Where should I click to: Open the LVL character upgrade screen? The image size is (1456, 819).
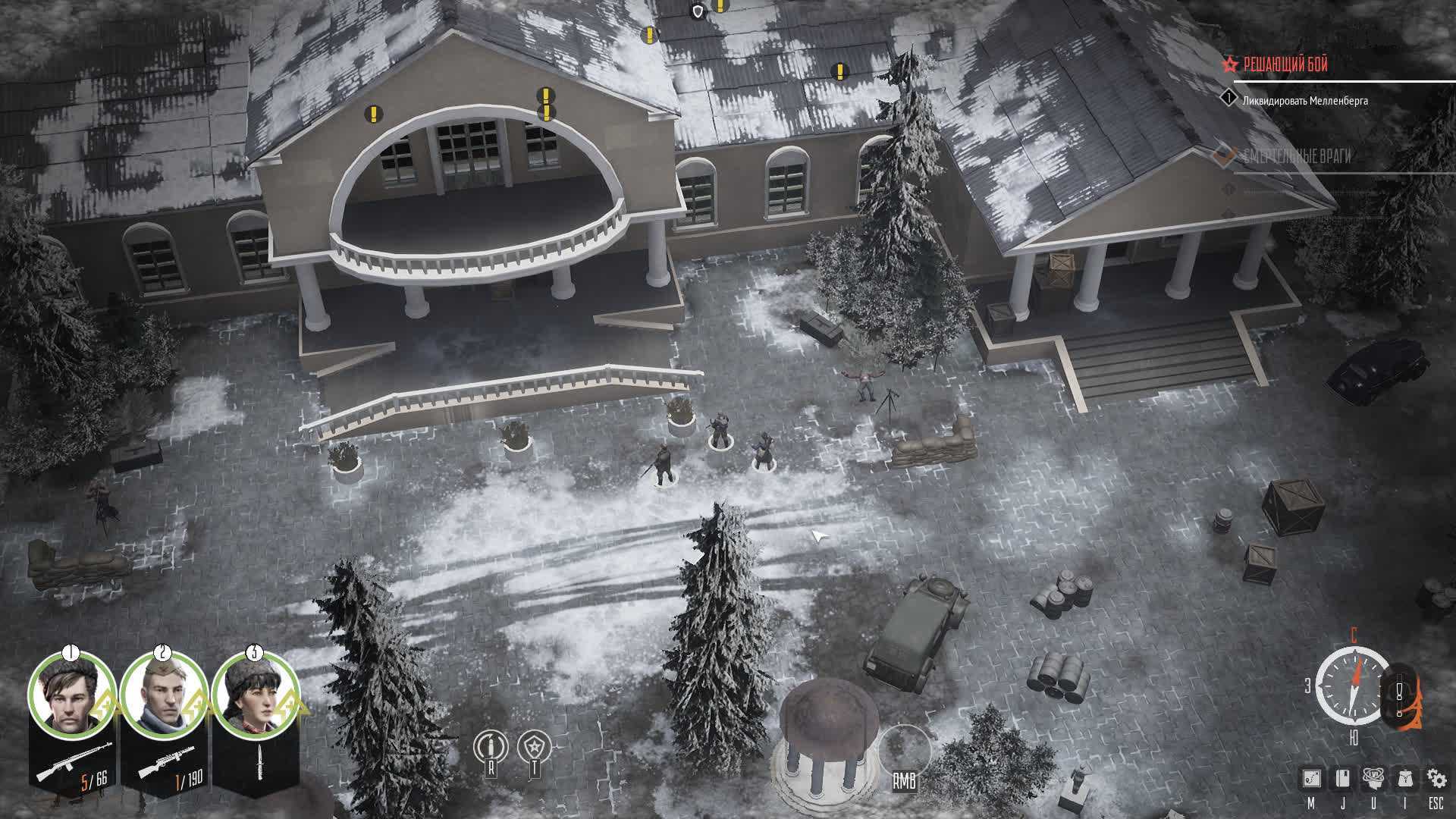tap(1373, 778)
